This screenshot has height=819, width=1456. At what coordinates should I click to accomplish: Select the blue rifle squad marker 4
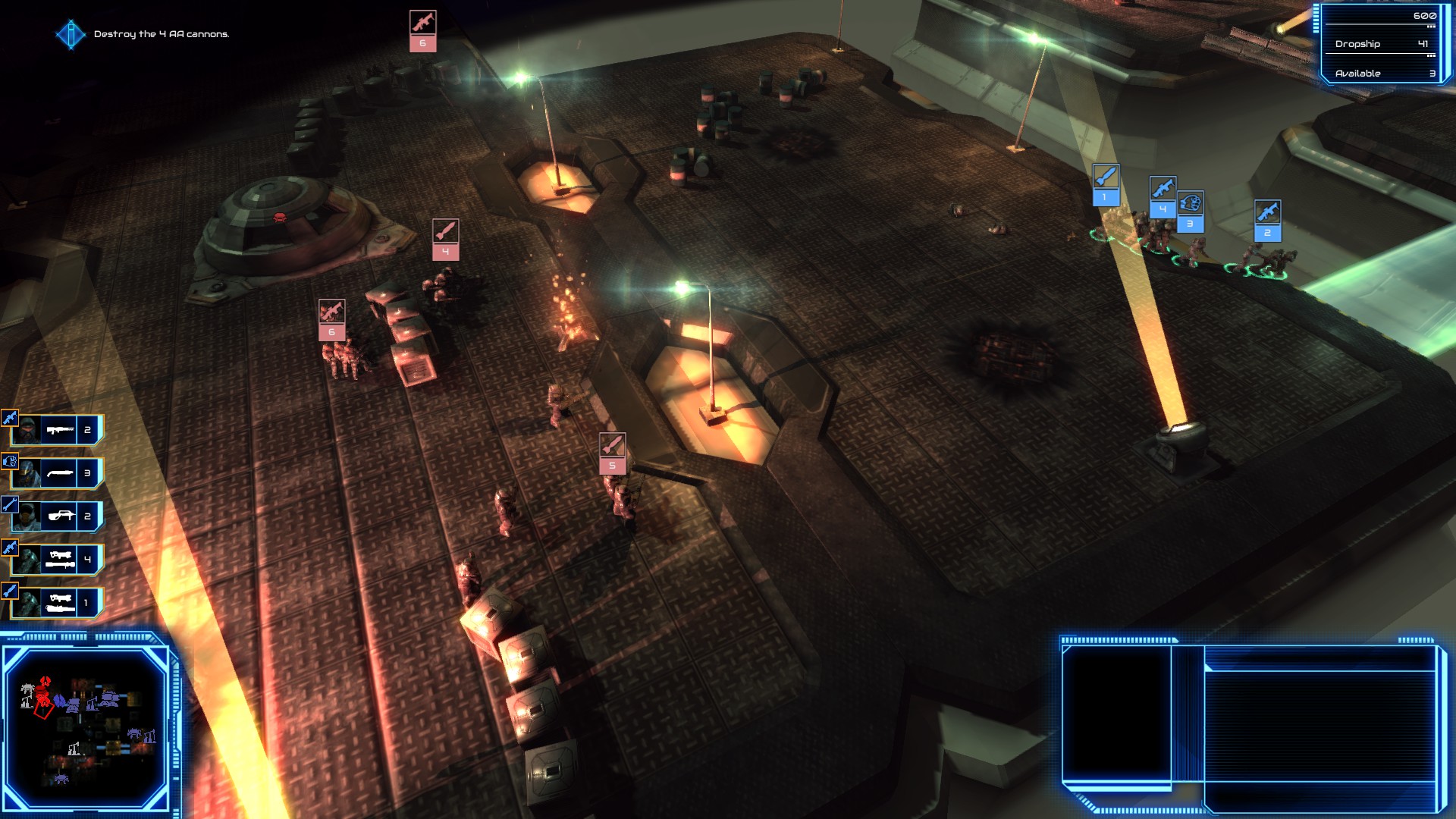pyautogui.click(x=1162, y=197)
